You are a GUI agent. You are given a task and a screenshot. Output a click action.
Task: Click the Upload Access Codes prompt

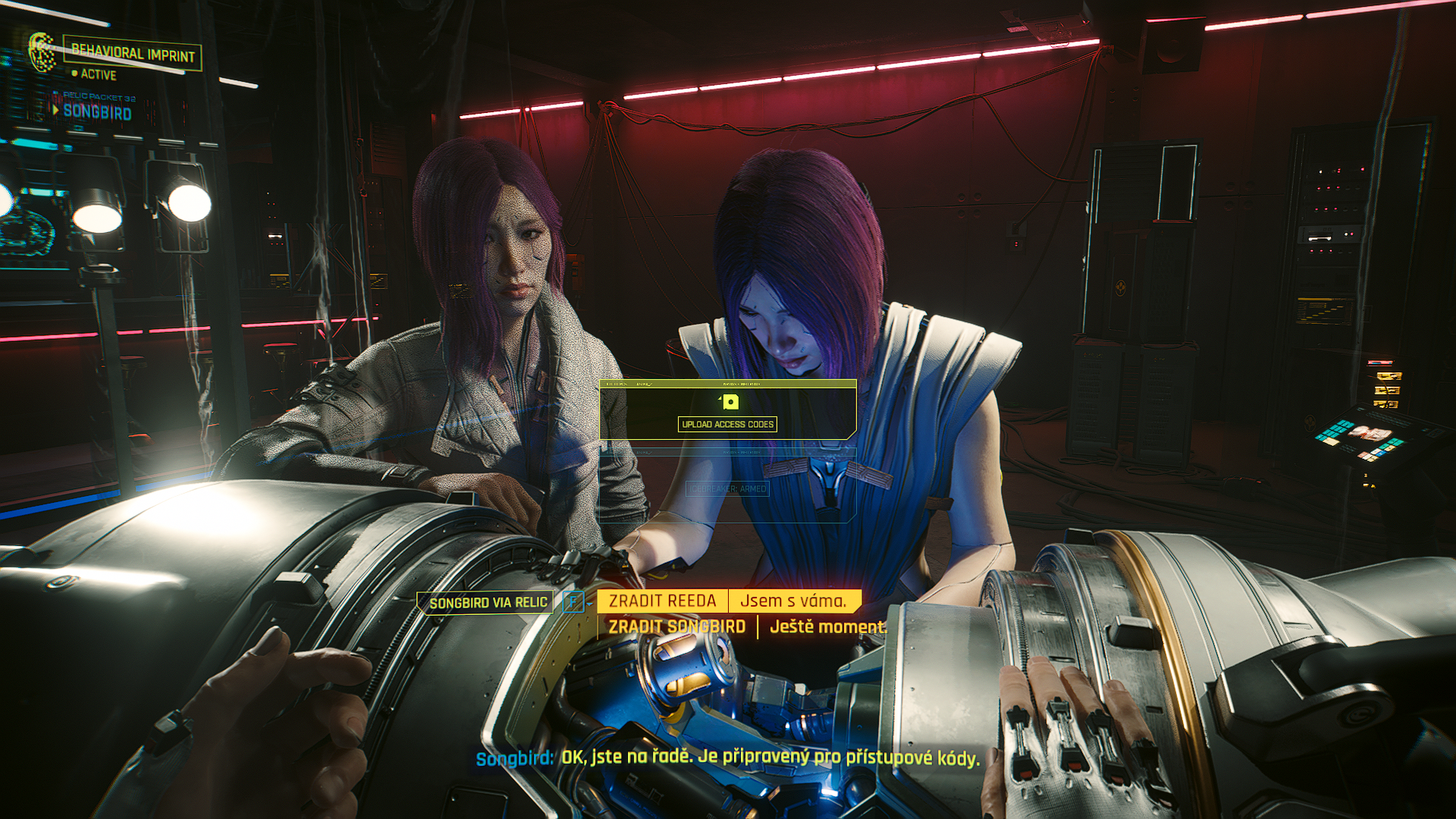tap(727, 424)
